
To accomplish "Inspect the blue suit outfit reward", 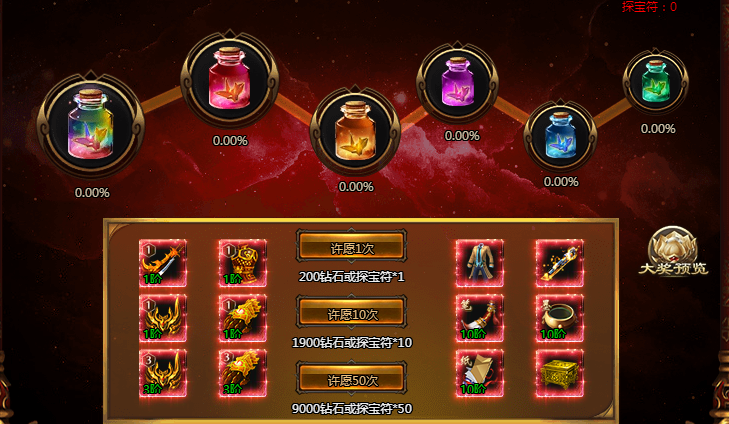I will 479,264.
